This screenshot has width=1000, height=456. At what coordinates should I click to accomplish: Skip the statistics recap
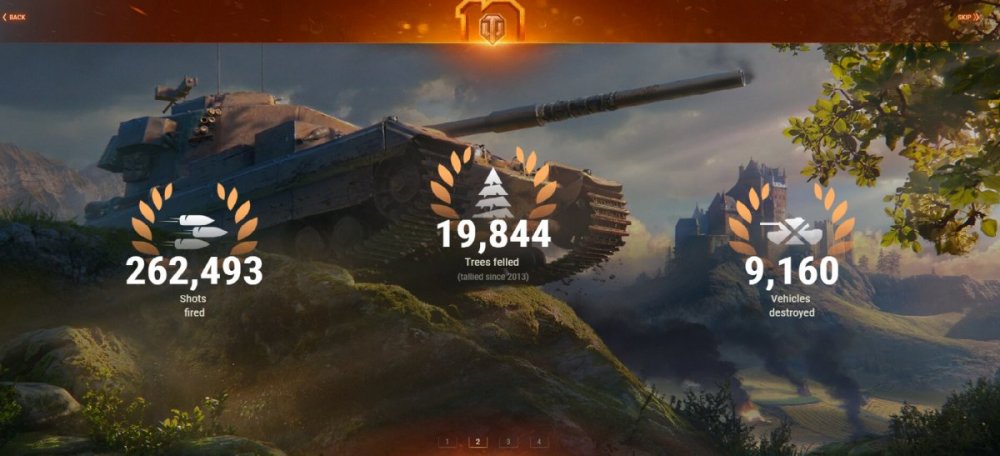pyautogui.click(x=967, y=17)
